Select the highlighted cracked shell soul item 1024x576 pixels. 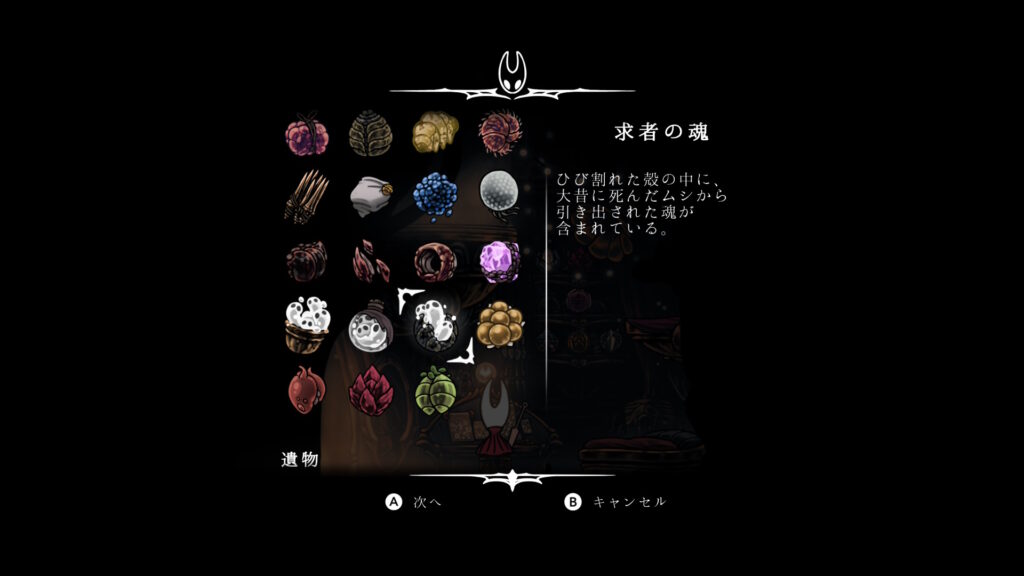(435, 326)
